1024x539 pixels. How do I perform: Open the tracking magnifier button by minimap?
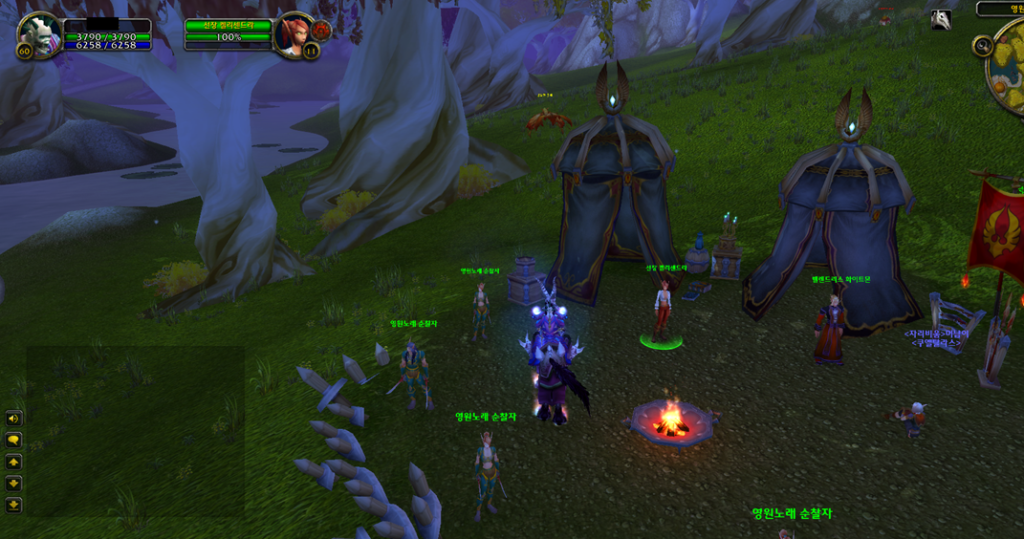click(982, 46)
